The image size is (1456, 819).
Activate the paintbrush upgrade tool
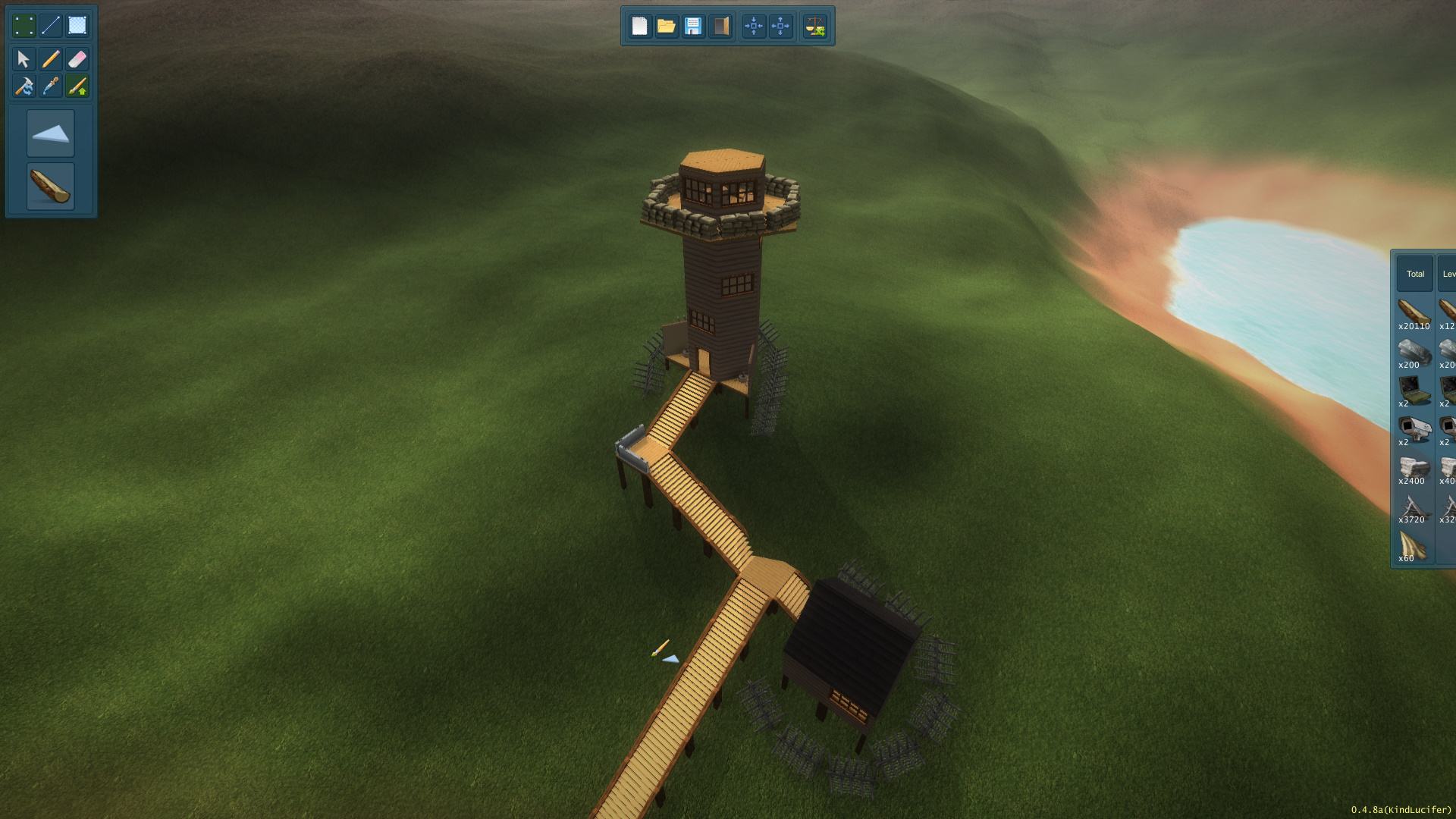point(77,86)
